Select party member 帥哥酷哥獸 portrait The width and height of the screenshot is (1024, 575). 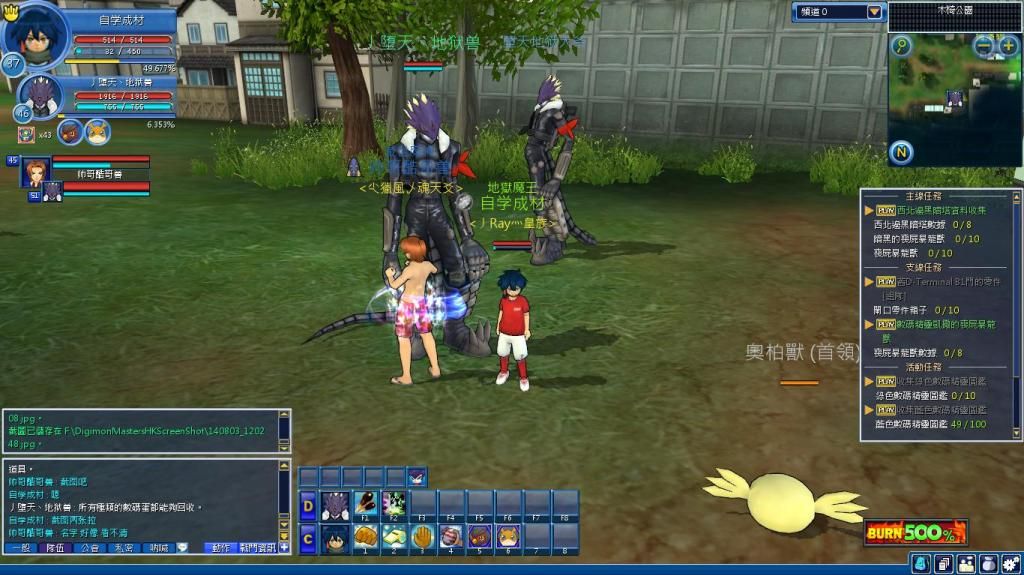coord(36,173)
